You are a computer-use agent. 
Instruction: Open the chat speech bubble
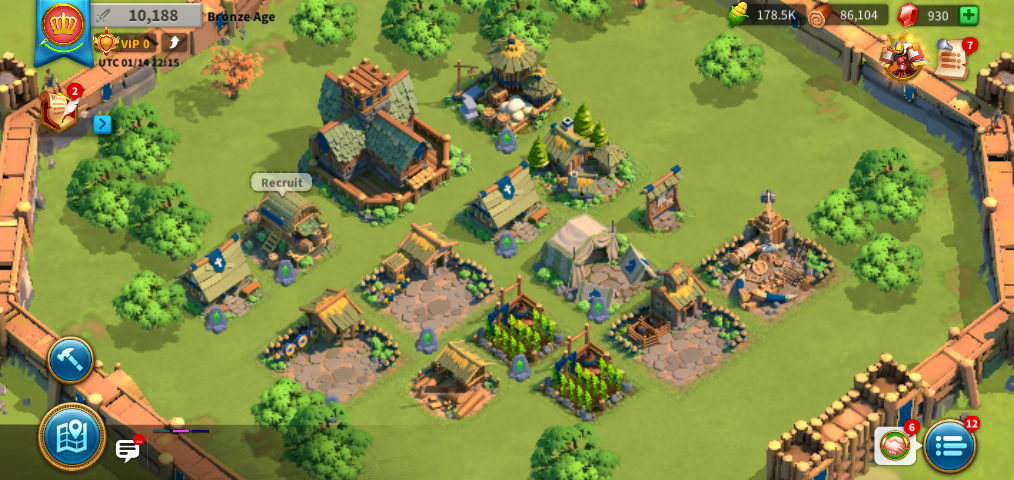coord(128,450)
